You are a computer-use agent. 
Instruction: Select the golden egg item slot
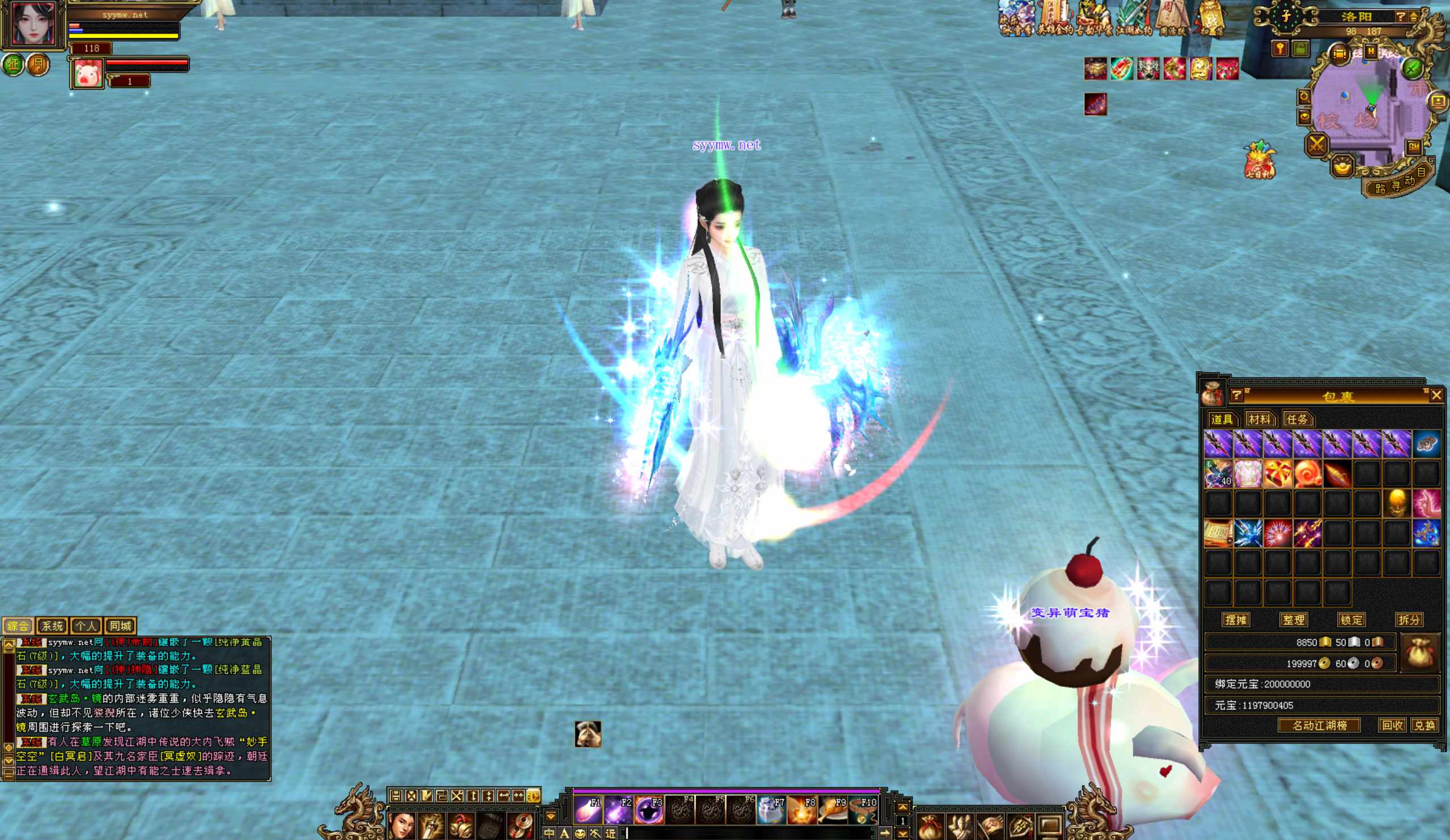pos(1396,503)
